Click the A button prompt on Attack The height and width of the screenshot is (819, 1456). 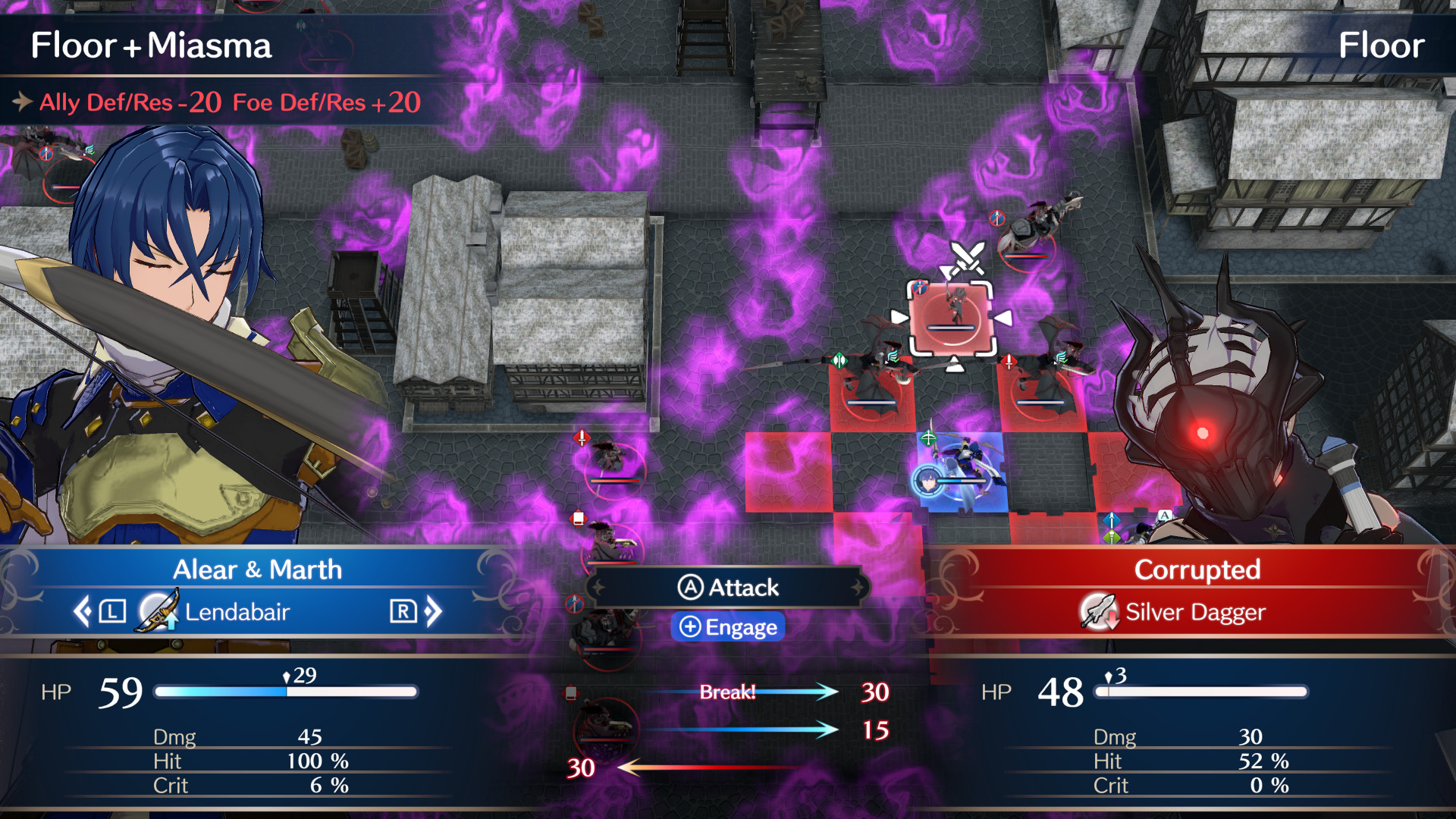coord(690,588)
